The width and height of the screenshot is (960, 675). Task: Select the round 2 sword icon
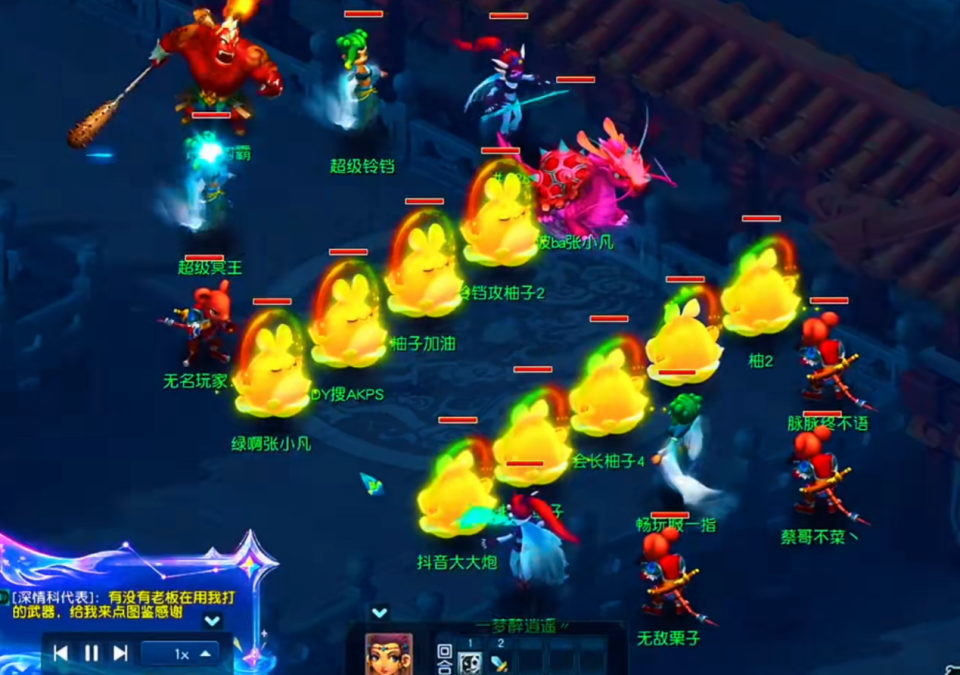coord(499,661)
